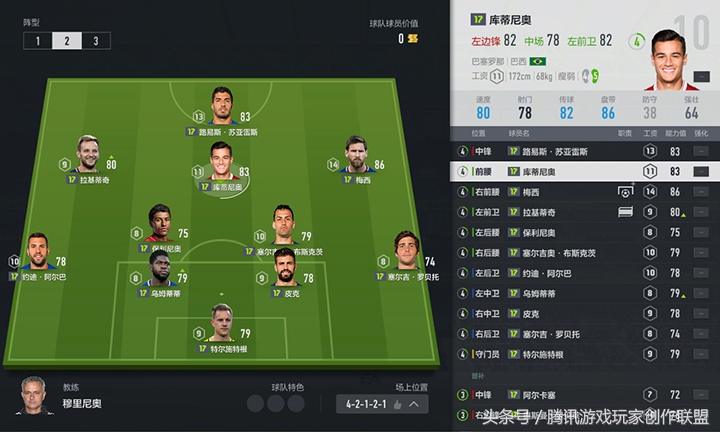720x432 pixels.
Task: Select Jordi Alba's card on the pitch
Action: [x=38, y=259]
